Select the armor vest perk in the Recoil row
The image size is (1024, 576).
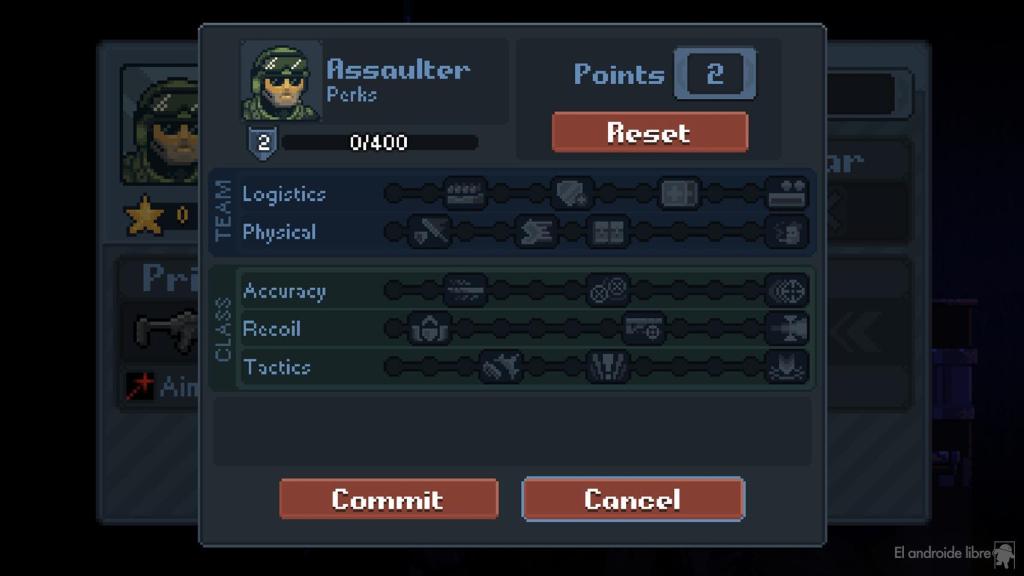[430, 329]
